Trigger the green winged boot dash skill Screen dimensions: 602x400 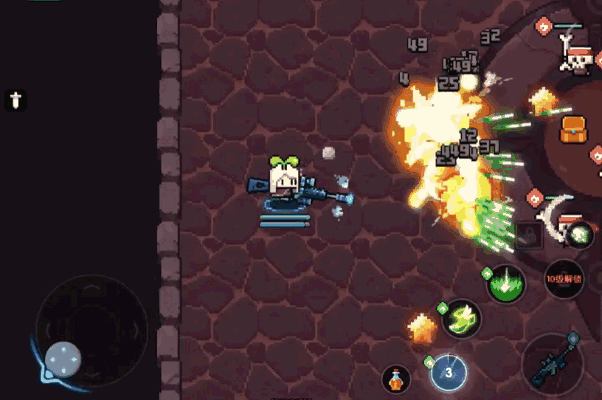click(461, 319)
